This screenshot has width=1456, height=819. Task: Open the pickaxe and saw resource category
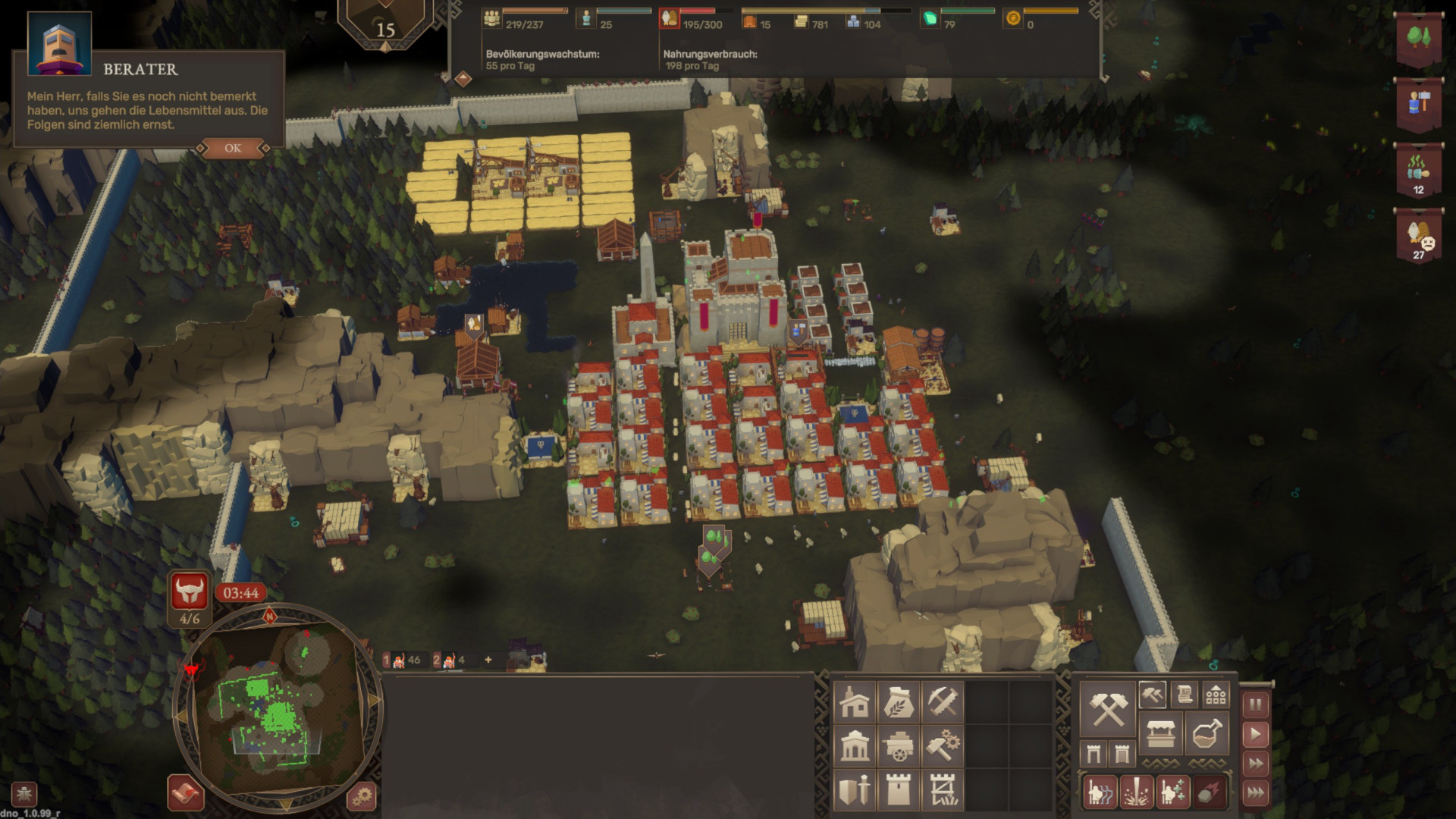coord(943,702)
